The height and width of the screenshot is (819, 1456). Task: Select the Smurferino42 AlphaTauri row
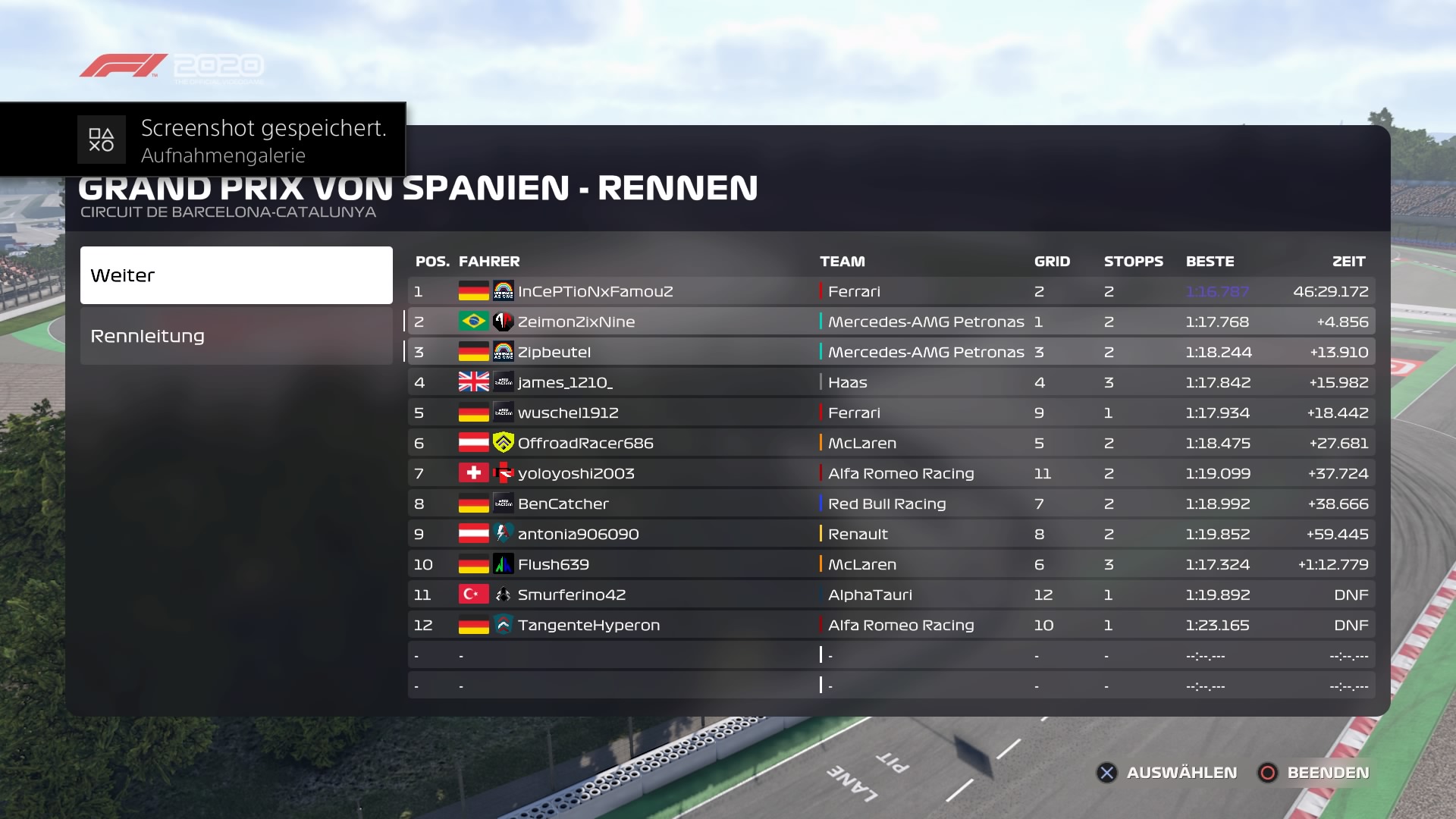click(890, 595)
